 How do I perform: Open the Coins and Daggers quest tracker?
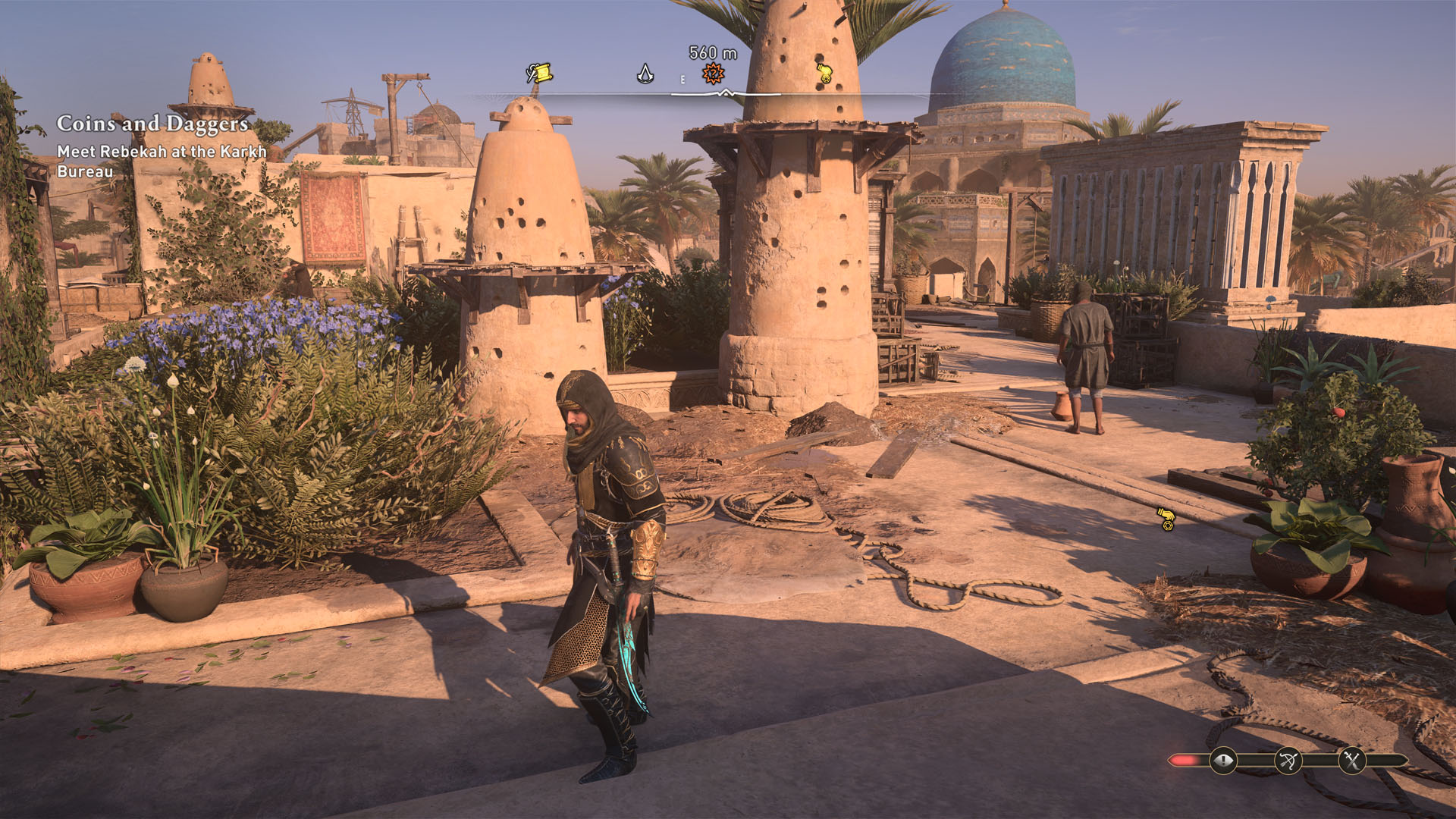click(152, 124)
